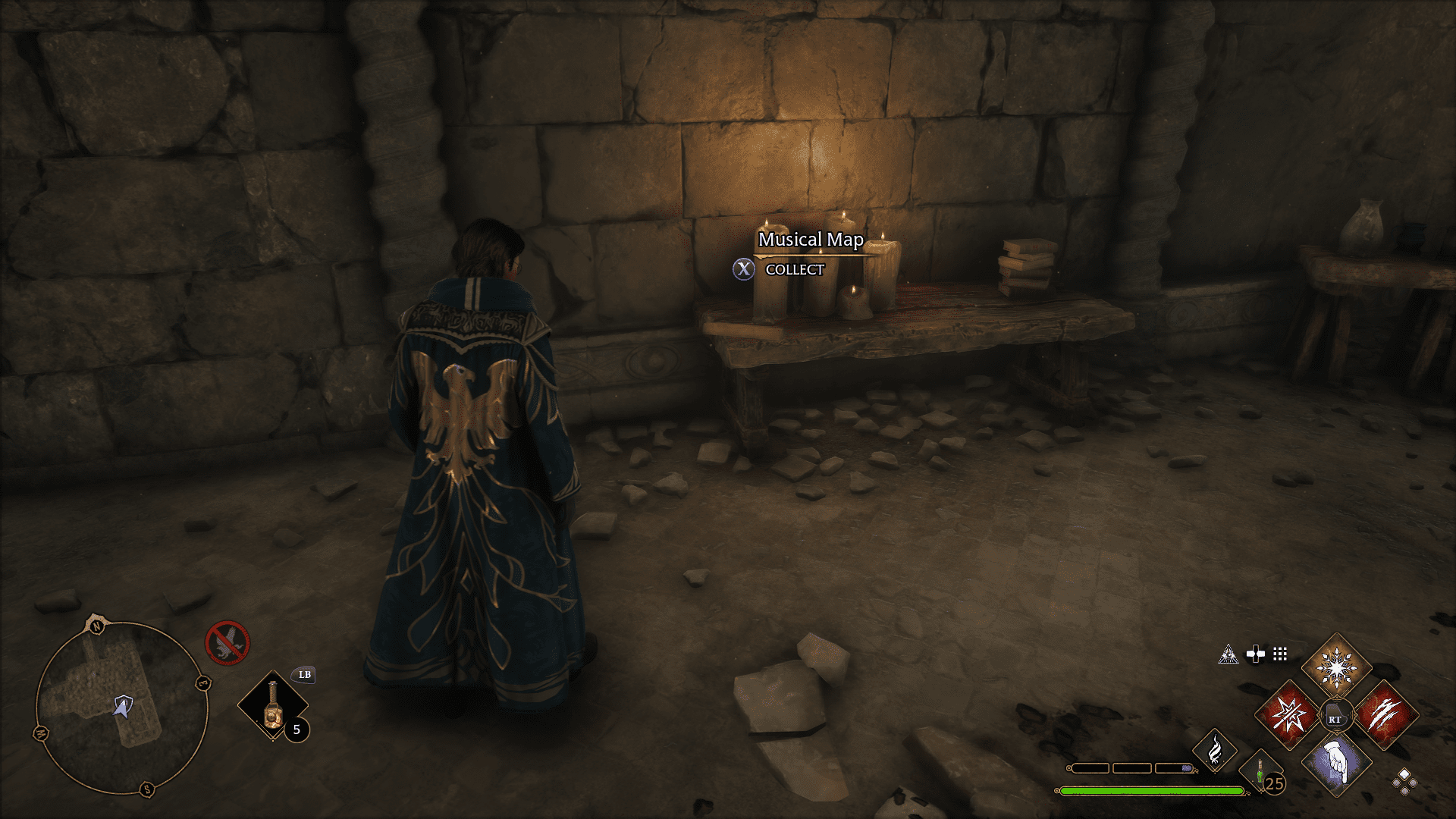Expand the ancient magic meter segments
The image size is (1456, 819).
tap(1131, 768)
